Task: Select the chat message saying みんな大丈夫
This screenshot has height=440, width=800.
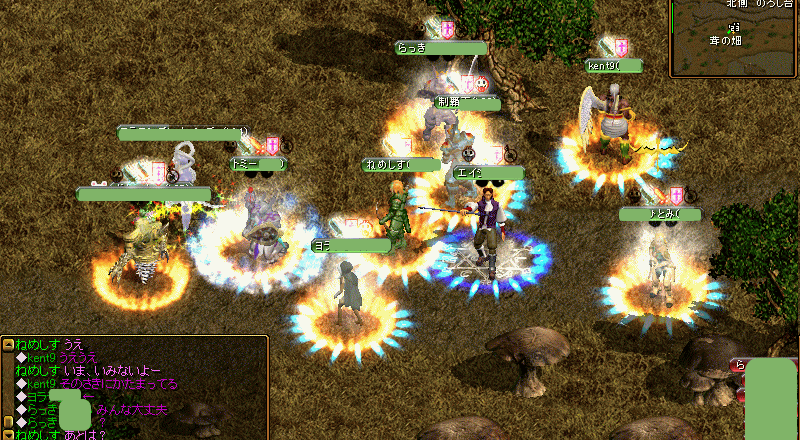Action: (x=132, y=410)
